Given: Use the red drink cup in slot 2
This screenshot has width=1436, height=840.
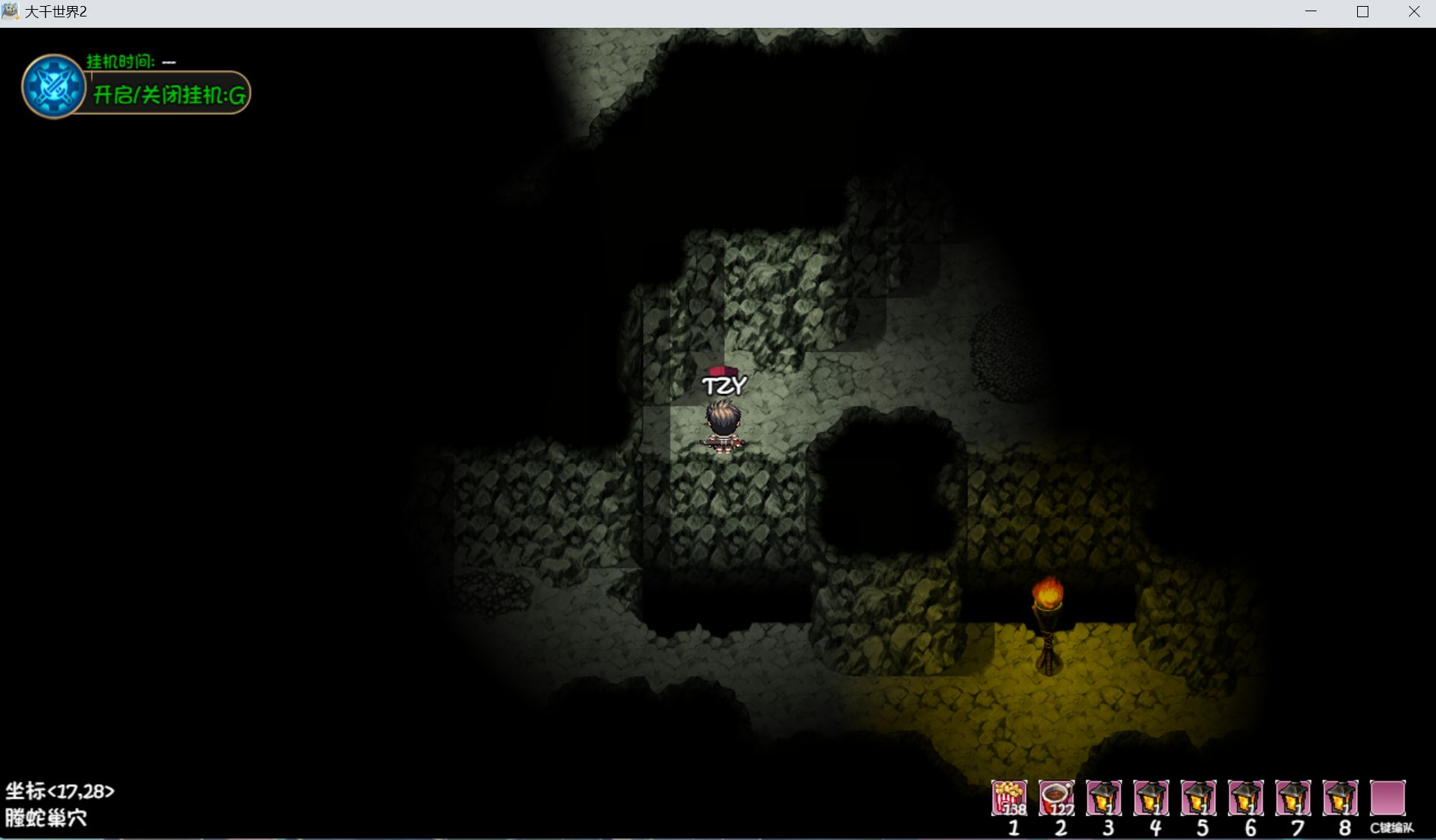Looking at the screenshot, I should click(x=1057, y=797).
